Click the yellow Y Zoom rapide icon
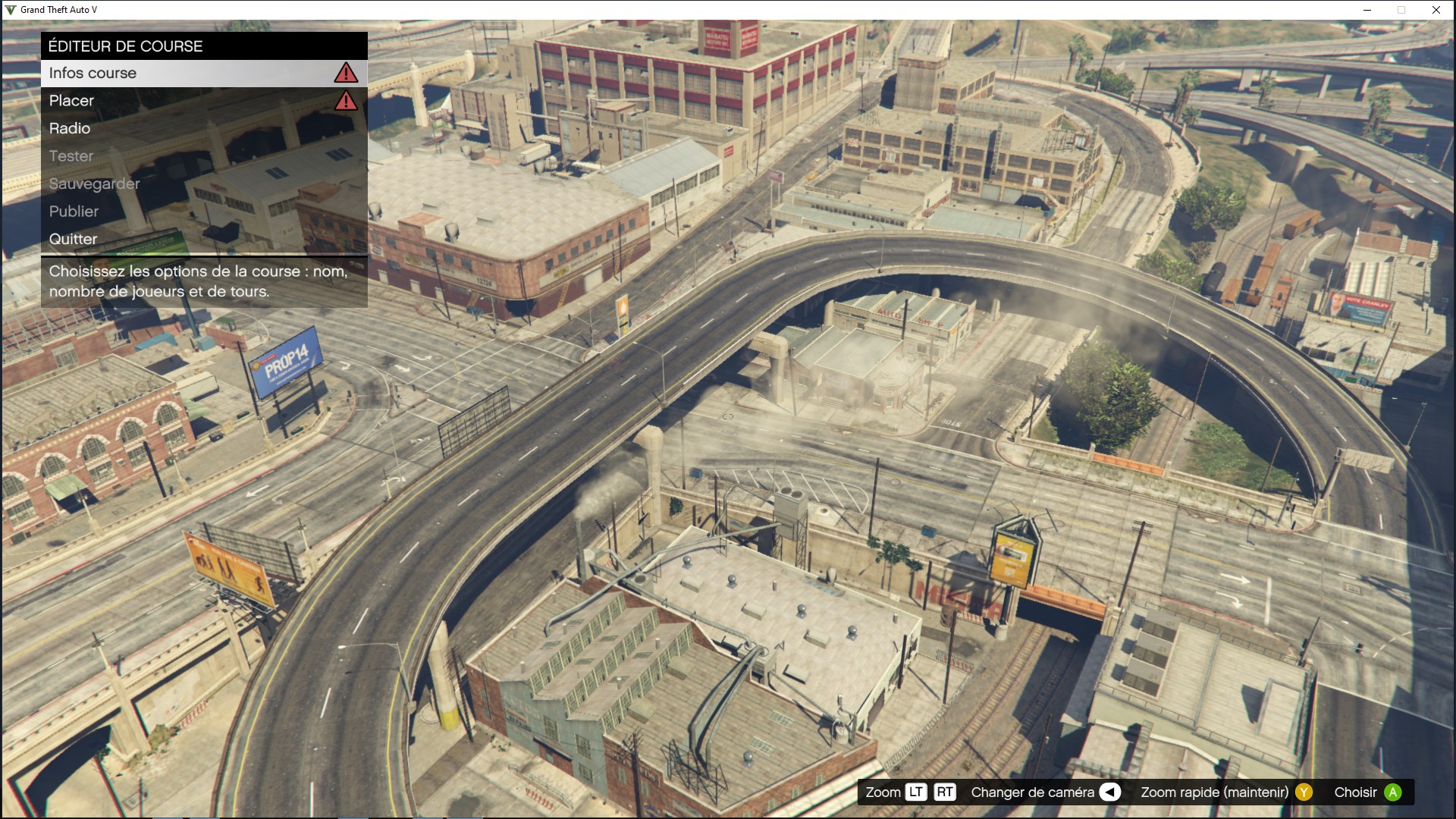1456x819 pixels. coord(1304,792)
